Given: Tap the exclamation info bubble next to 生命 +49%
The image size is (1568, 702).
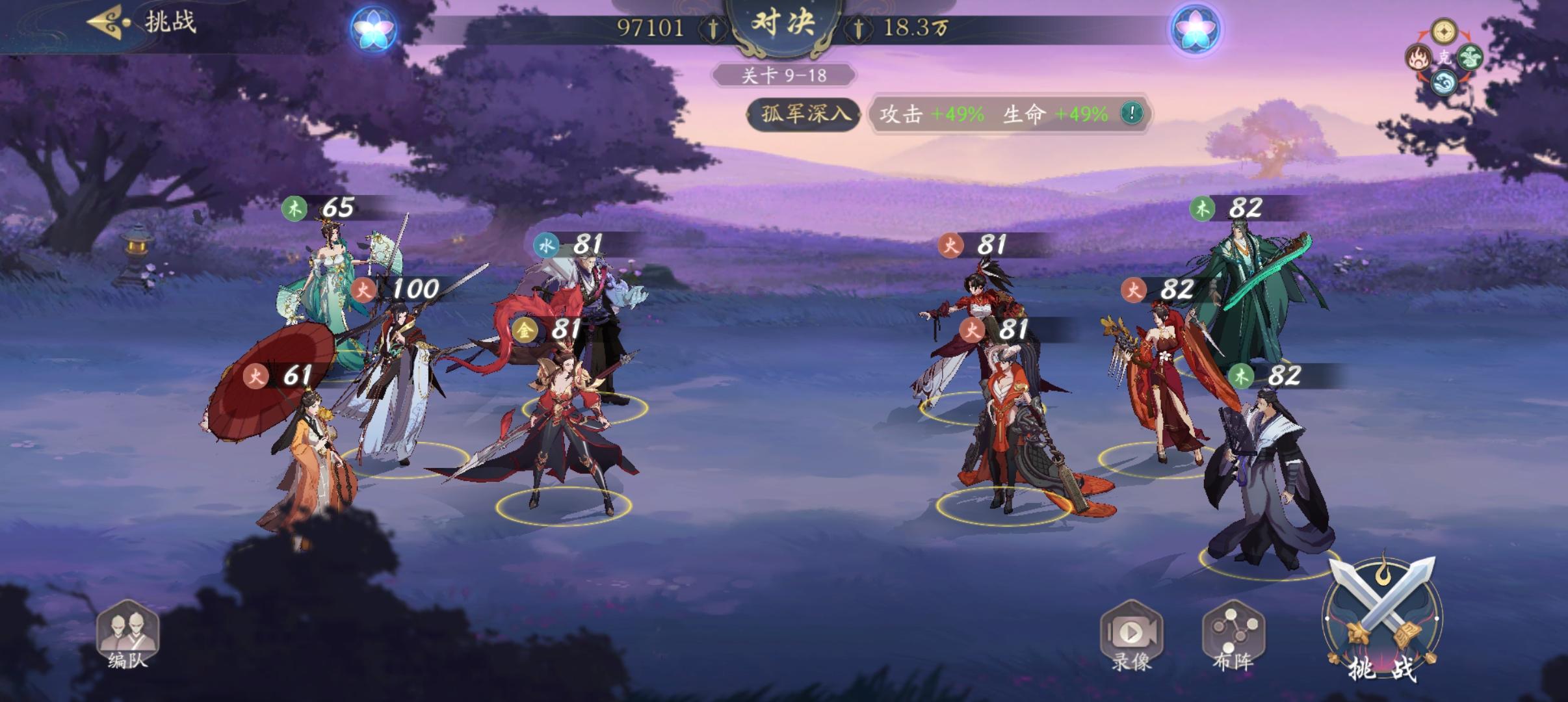Looking at the screenshot, I should click(1131, 113).
